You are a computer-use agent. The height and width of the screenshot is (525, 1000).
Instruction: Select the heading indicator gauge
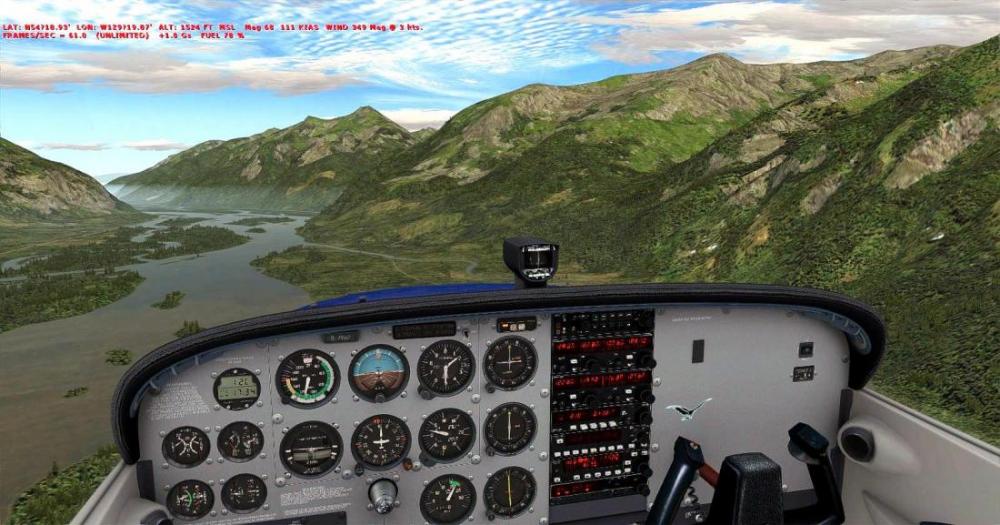(x=381, y=441)
